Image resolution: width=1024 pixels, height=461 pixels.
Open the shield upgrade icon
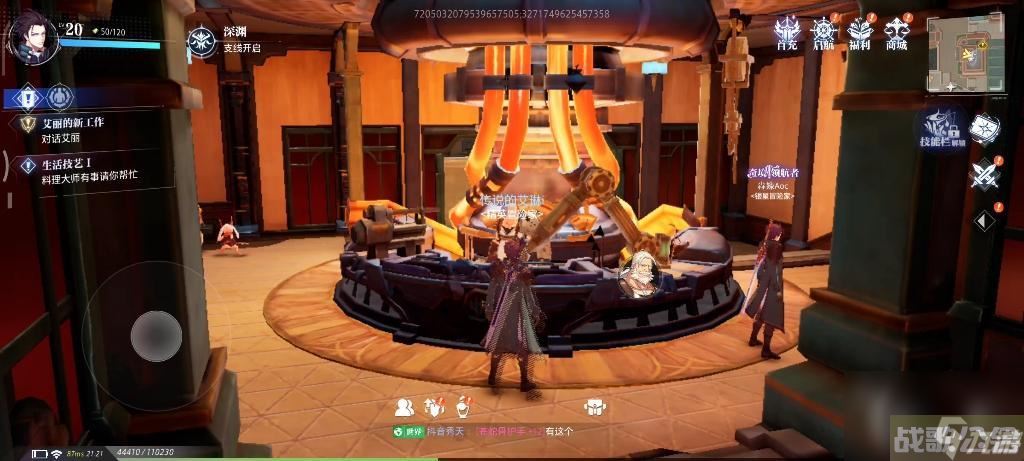434,406
